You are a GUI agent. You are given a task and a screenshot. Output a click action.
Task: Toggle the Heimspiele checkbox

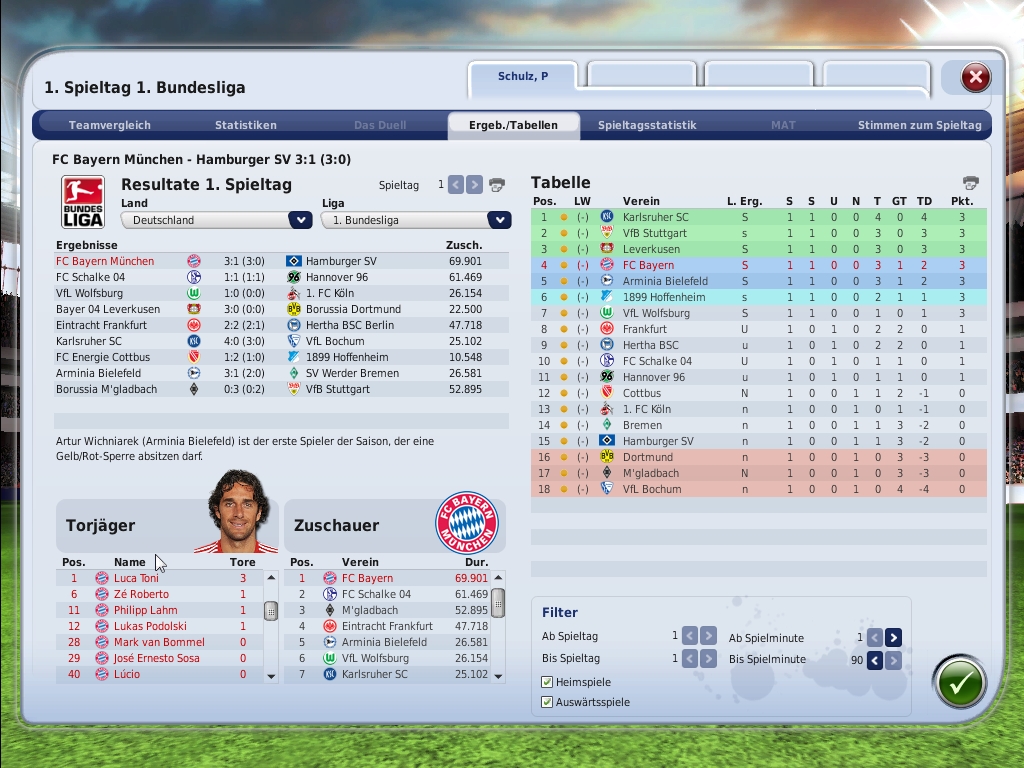point(547,682)
